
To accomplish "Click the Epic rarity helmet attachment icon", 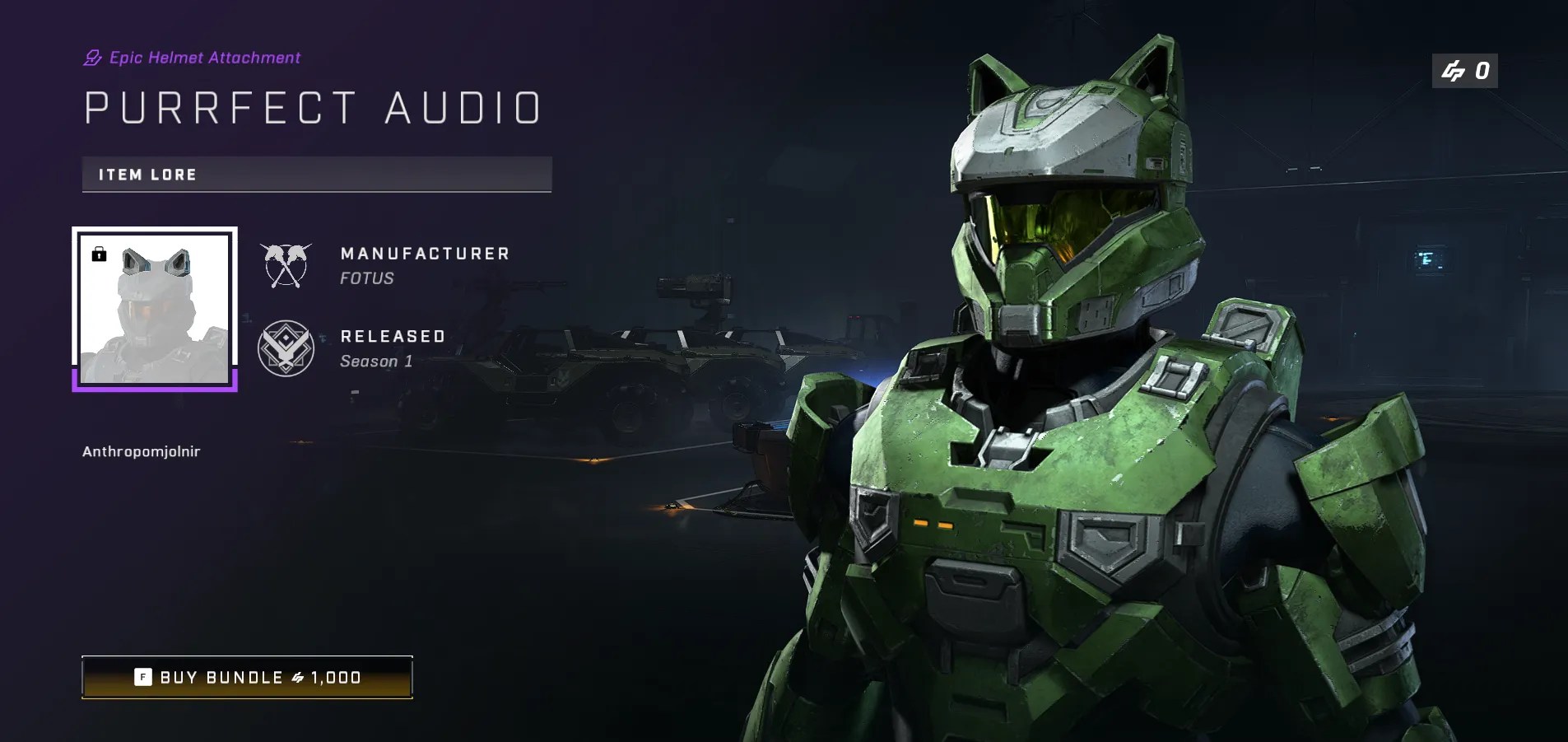I will (x=91, y=57).
